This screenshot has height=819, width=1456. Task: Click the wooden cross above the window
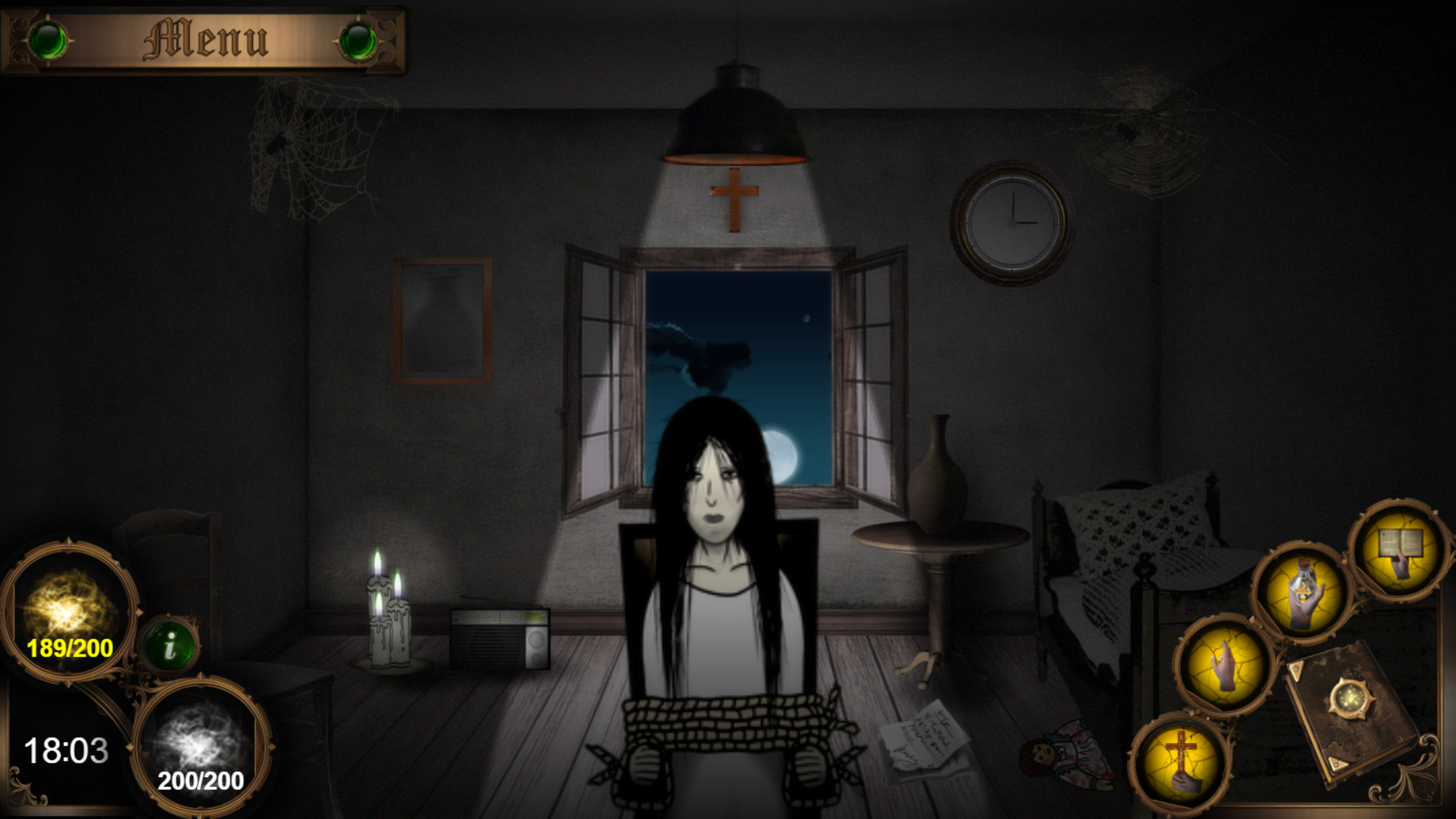[x=733, y=199]
